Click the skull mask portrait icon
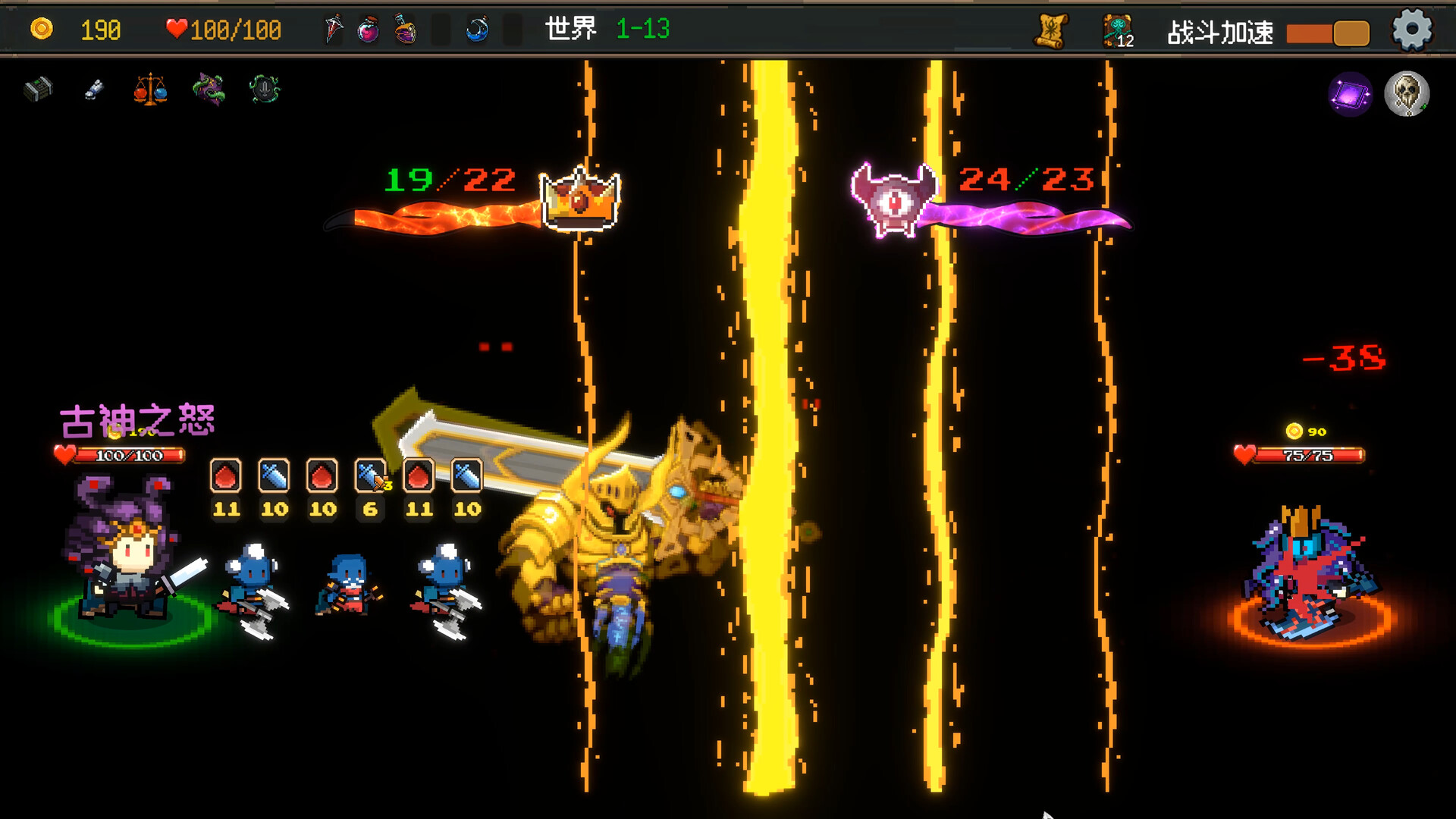 tap(1407, 94)
